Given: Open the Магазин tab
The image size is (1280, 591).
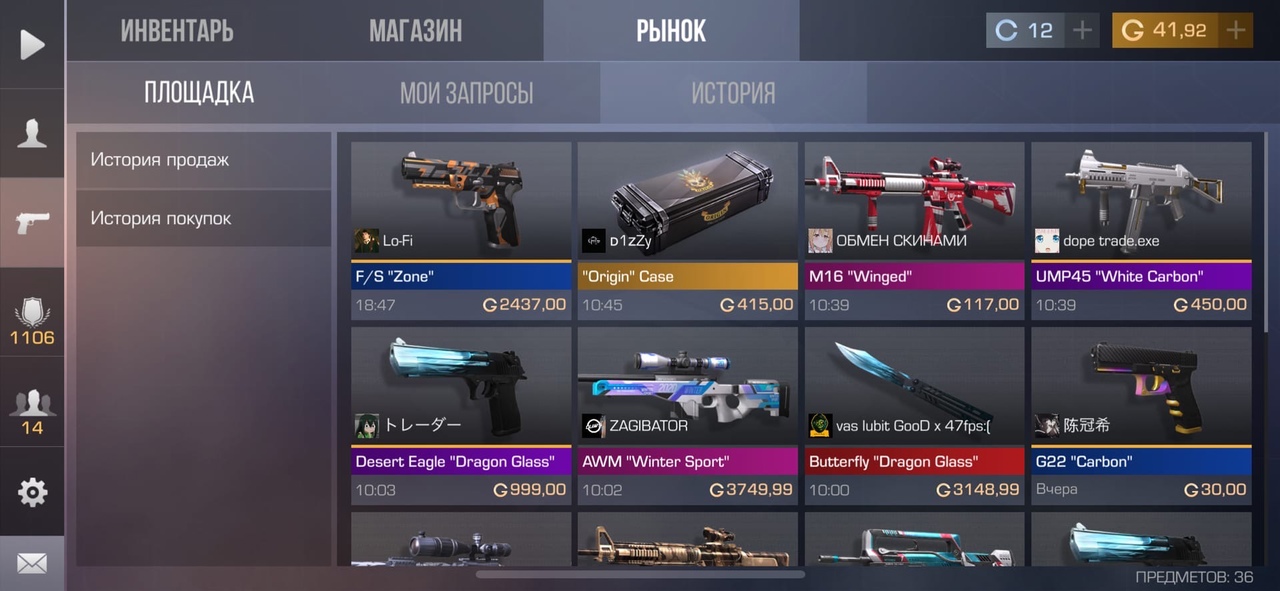Looking at the screenshot, I should (x=415, y=31).
